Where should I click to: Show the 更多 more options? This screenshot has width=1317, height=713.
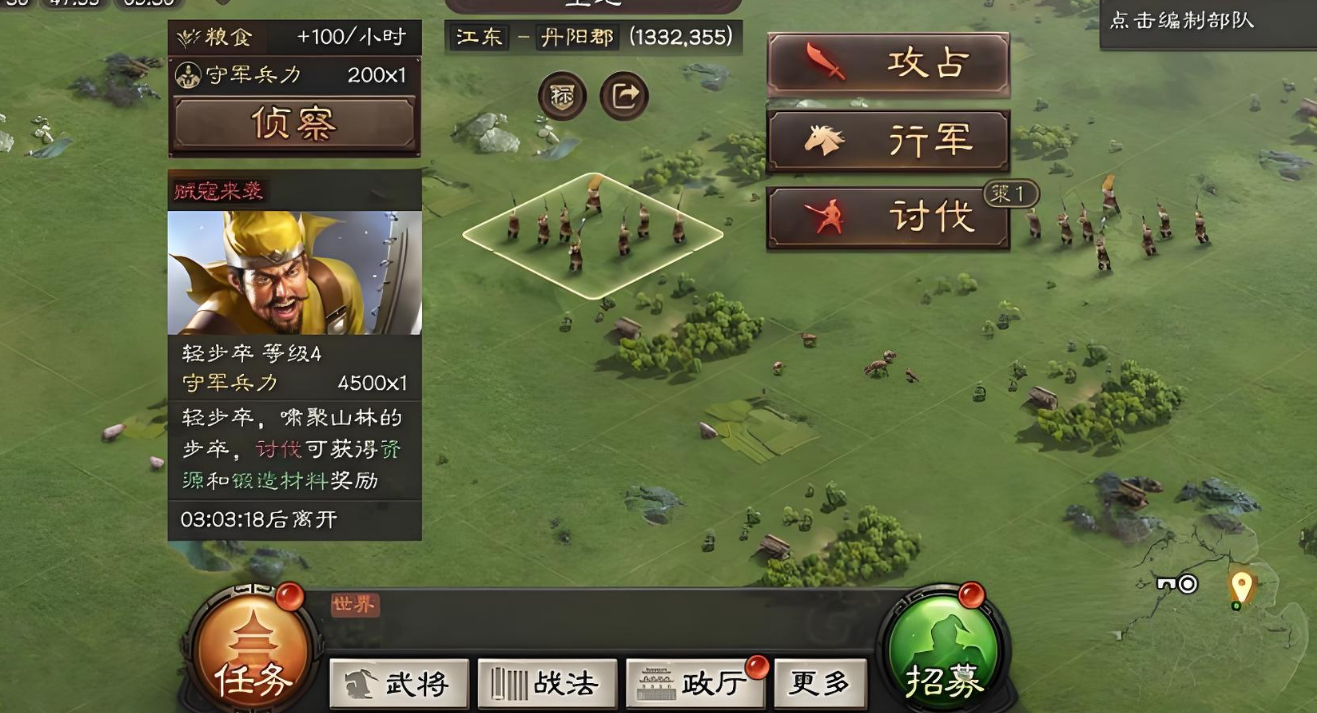tap(820, 684)
